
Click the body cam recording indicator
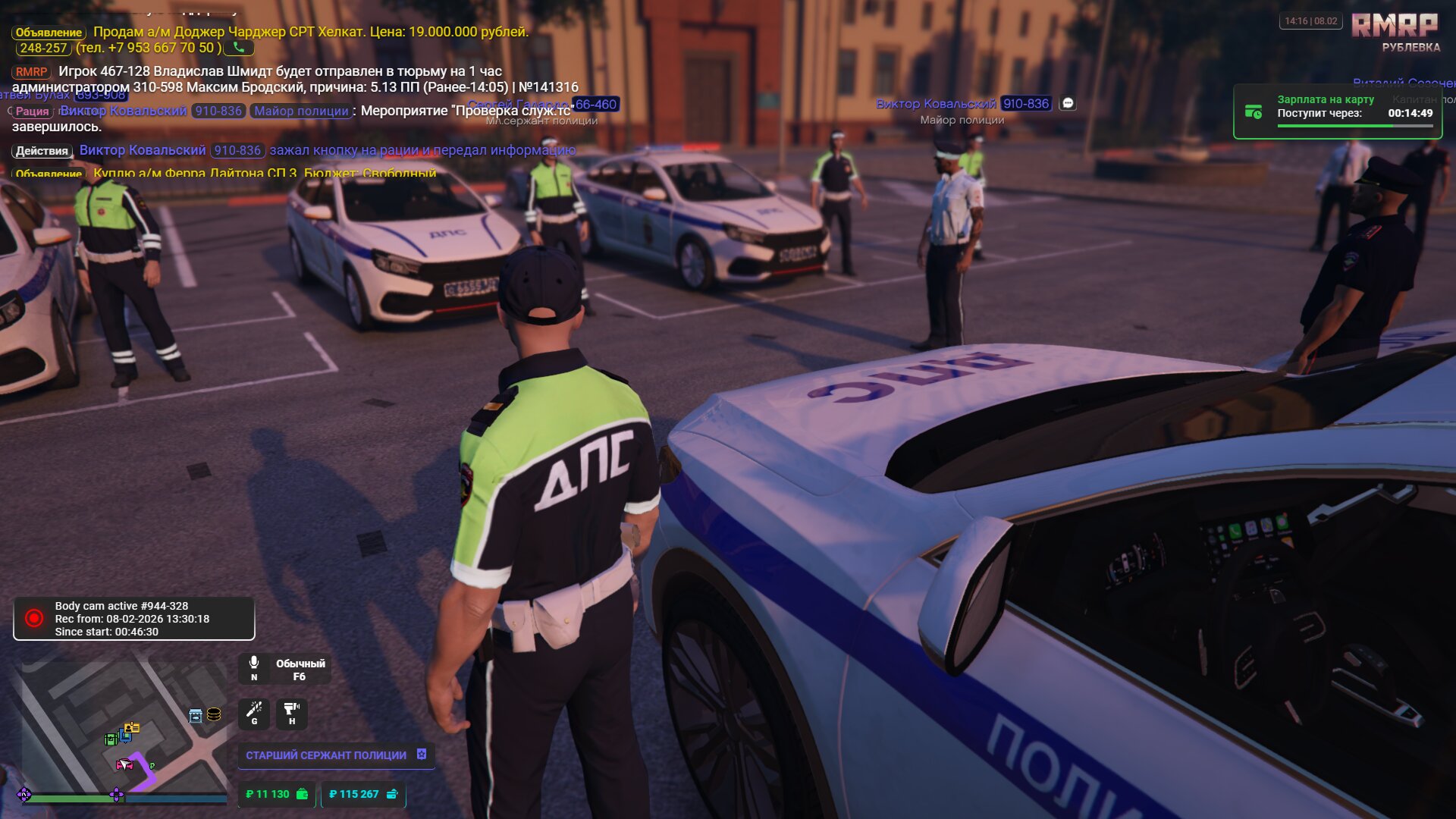point(133,619)
